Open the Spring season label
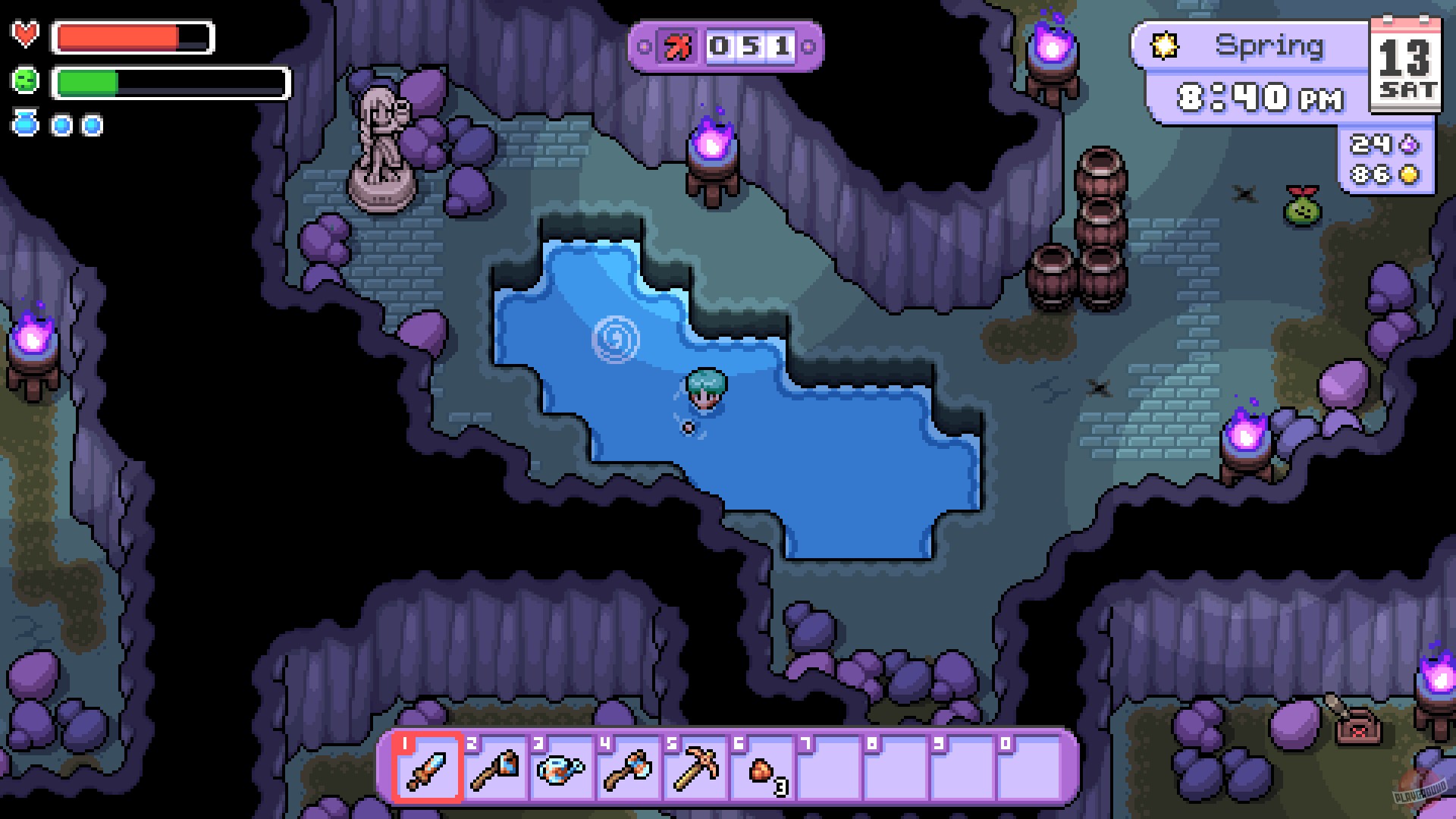 click(x=1272, y=45)
